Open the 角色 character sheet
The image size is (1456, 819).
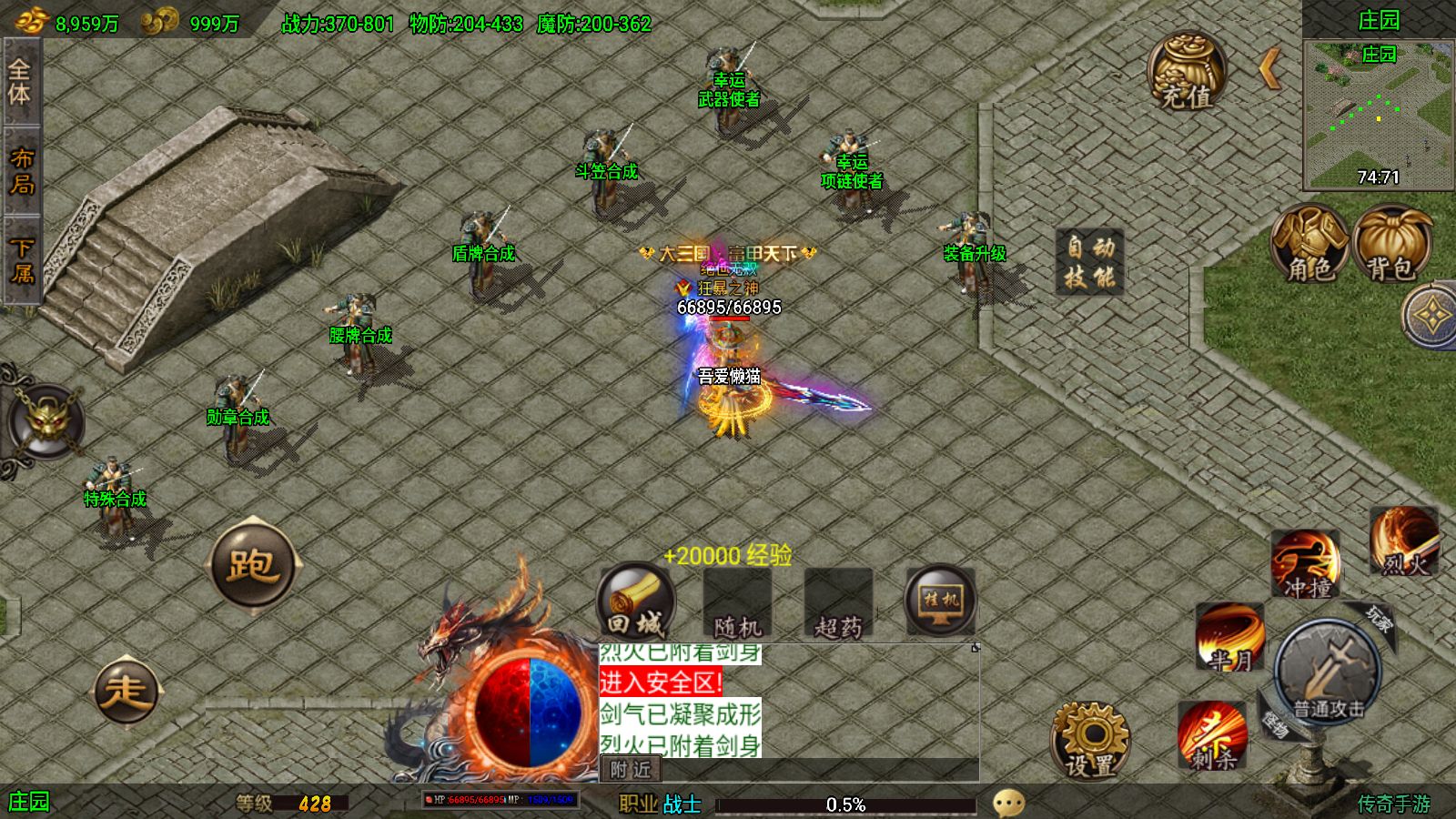(x=1309, y=244)
